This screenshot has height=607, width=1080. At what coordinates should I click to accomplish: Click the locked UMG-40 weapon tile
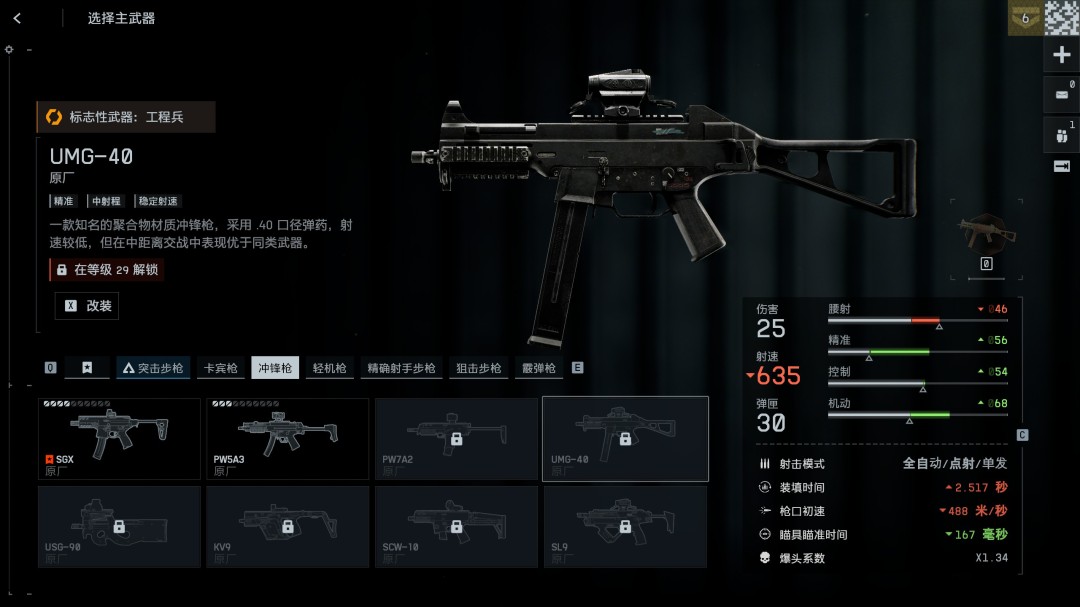[x=625, y=439]
